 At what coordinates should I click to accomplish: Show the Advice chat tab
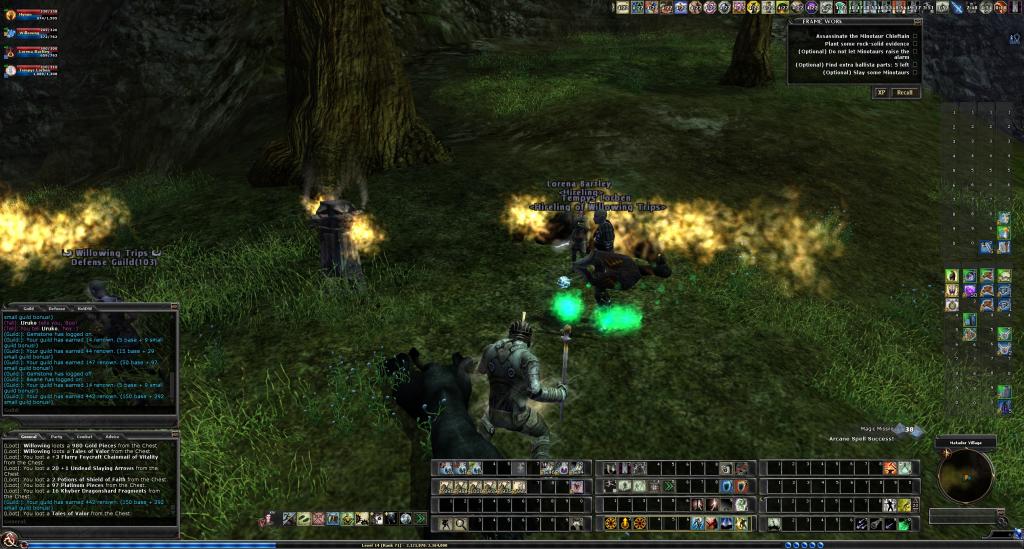tap(113, 437)
